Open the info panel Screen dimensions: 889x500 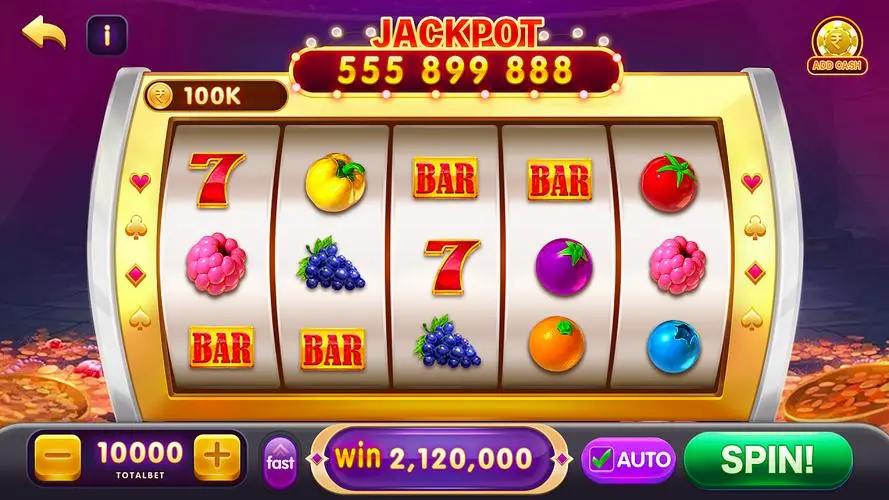point(106,36)
